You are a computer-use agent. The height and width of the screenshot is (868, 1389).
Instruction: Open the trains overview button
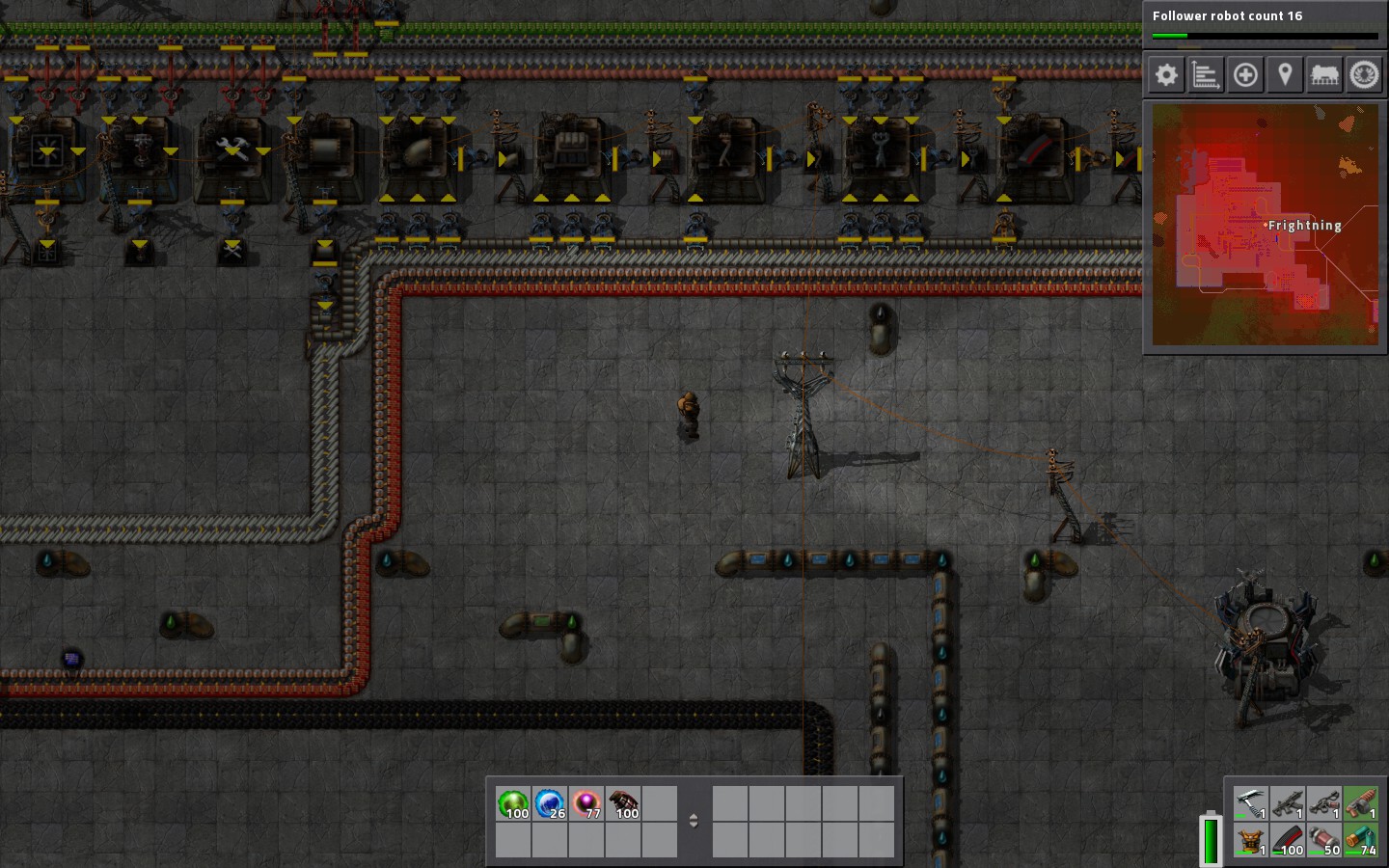[1324, 75]
